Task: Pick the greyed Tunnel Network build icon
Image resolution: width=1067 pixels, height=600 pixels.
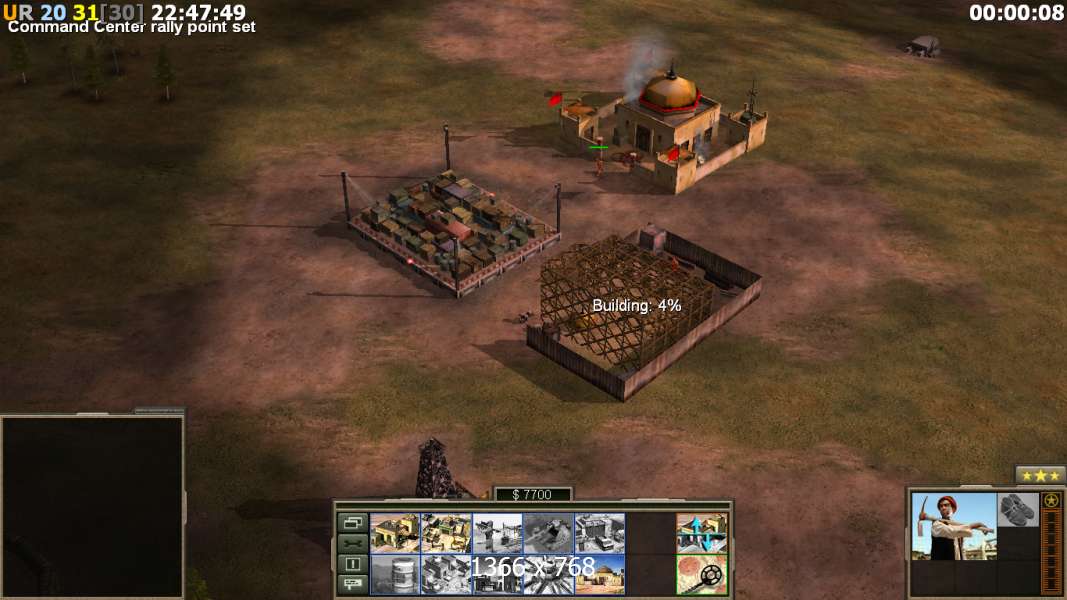Action: coord(548,533)
